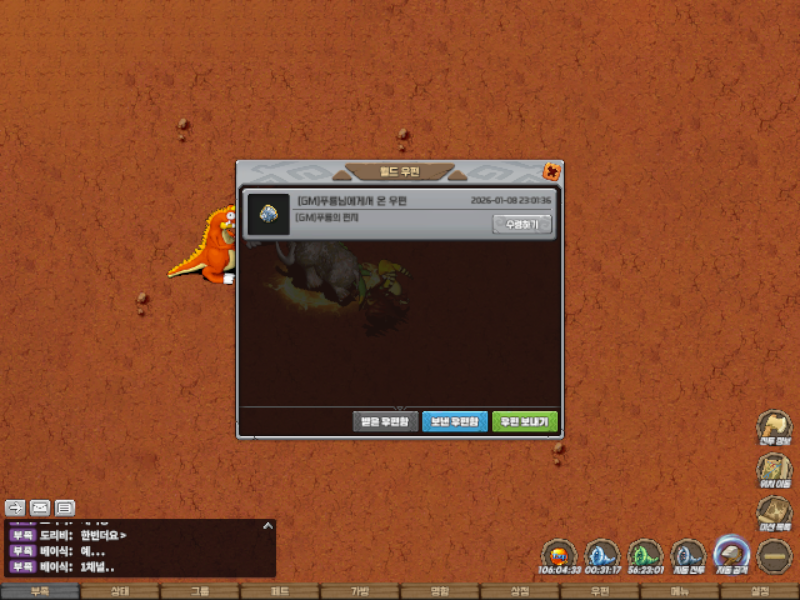800x600 pixels.
Task: Select the orange Exp buff icon
Action: 559,555
